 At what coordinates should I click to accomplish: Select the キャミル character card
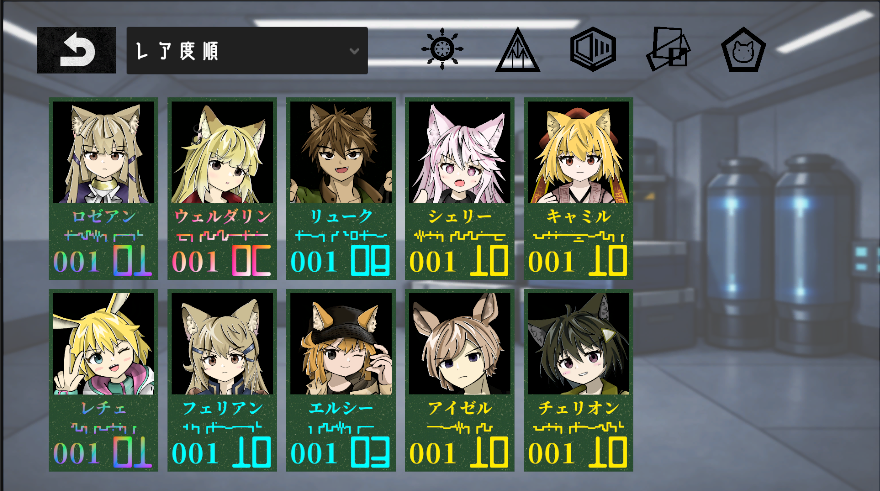[x=579, y=188]
